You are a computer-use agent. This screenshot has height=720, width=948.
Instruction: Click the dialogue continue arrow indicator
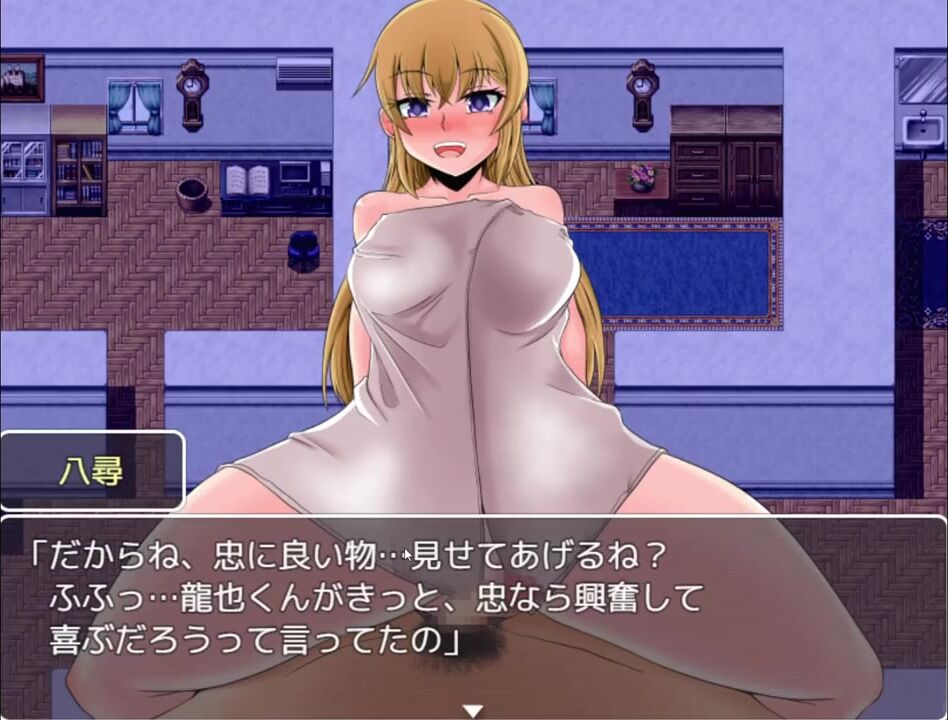coord(473,710)
